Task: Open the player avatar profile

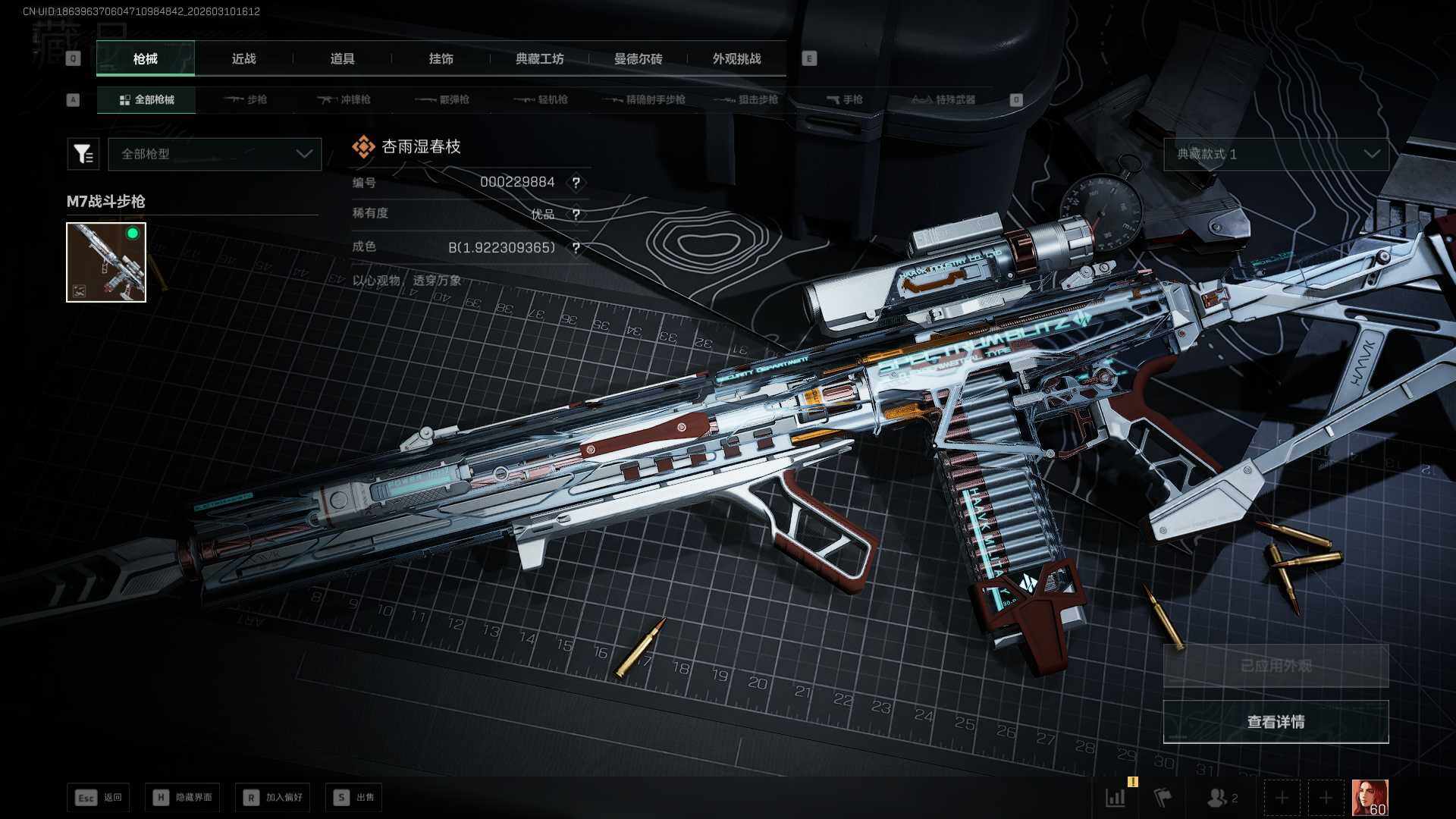Action: pos(1370,798)
